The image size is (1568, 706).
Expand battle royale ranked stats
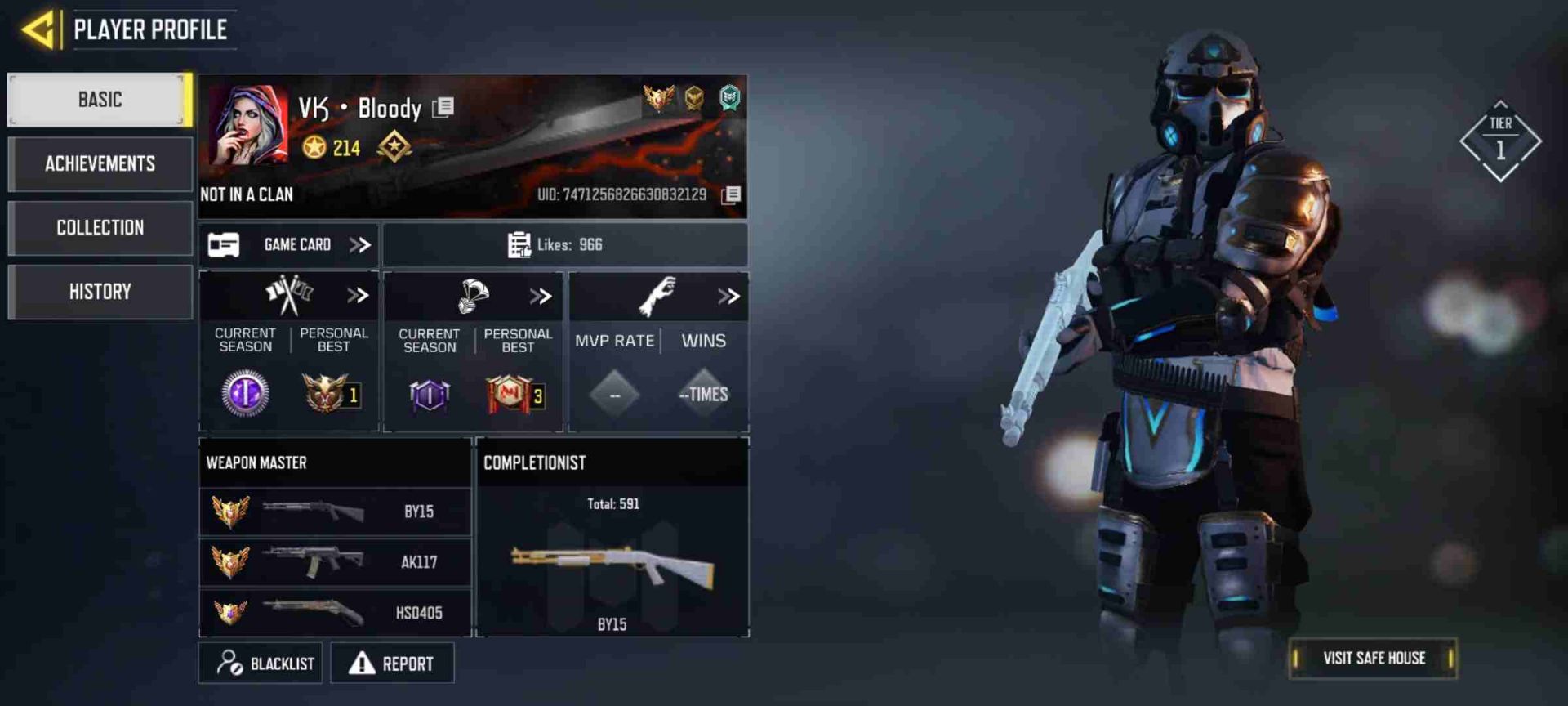click(540, 297)
